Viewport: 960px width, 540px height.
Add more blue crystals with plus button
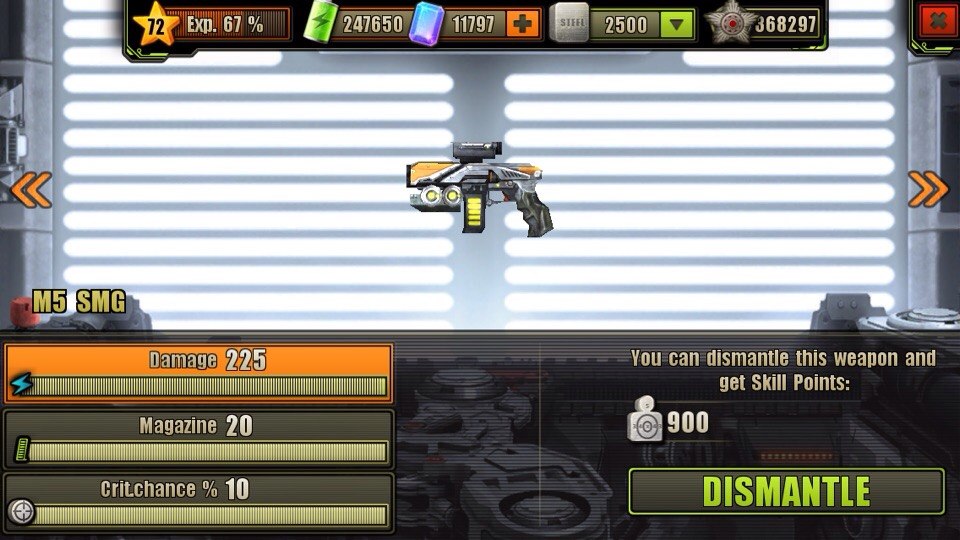[x=523, y=23]
